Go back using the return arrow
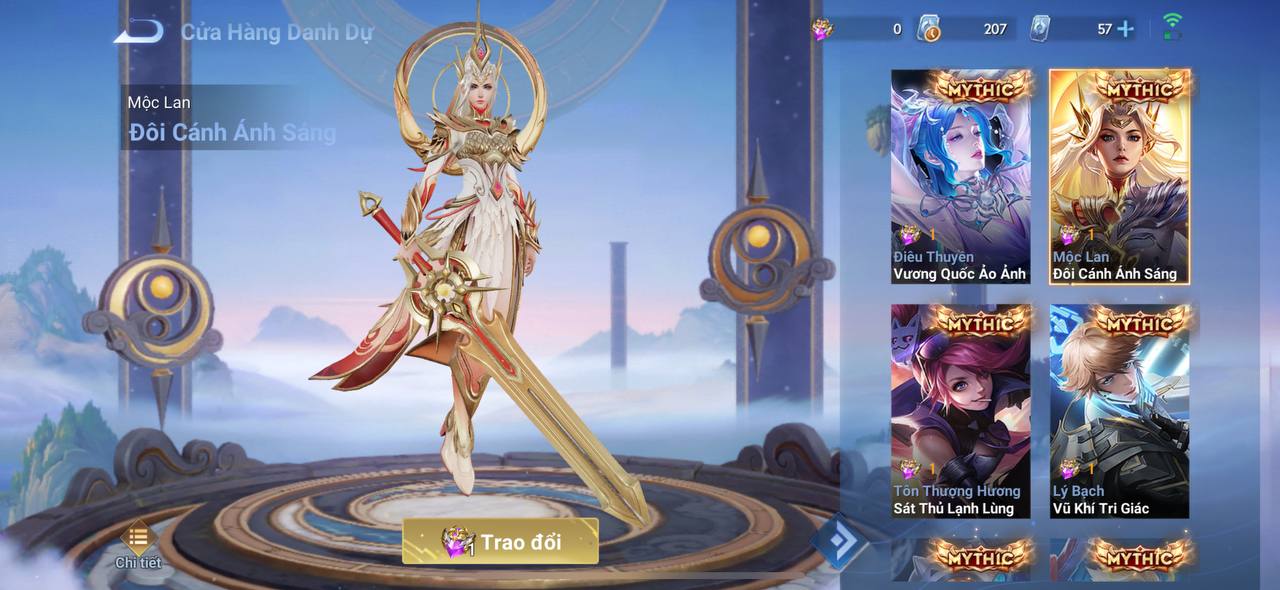The height and width of the screenshot is (590, 1280). pos(138,31)
